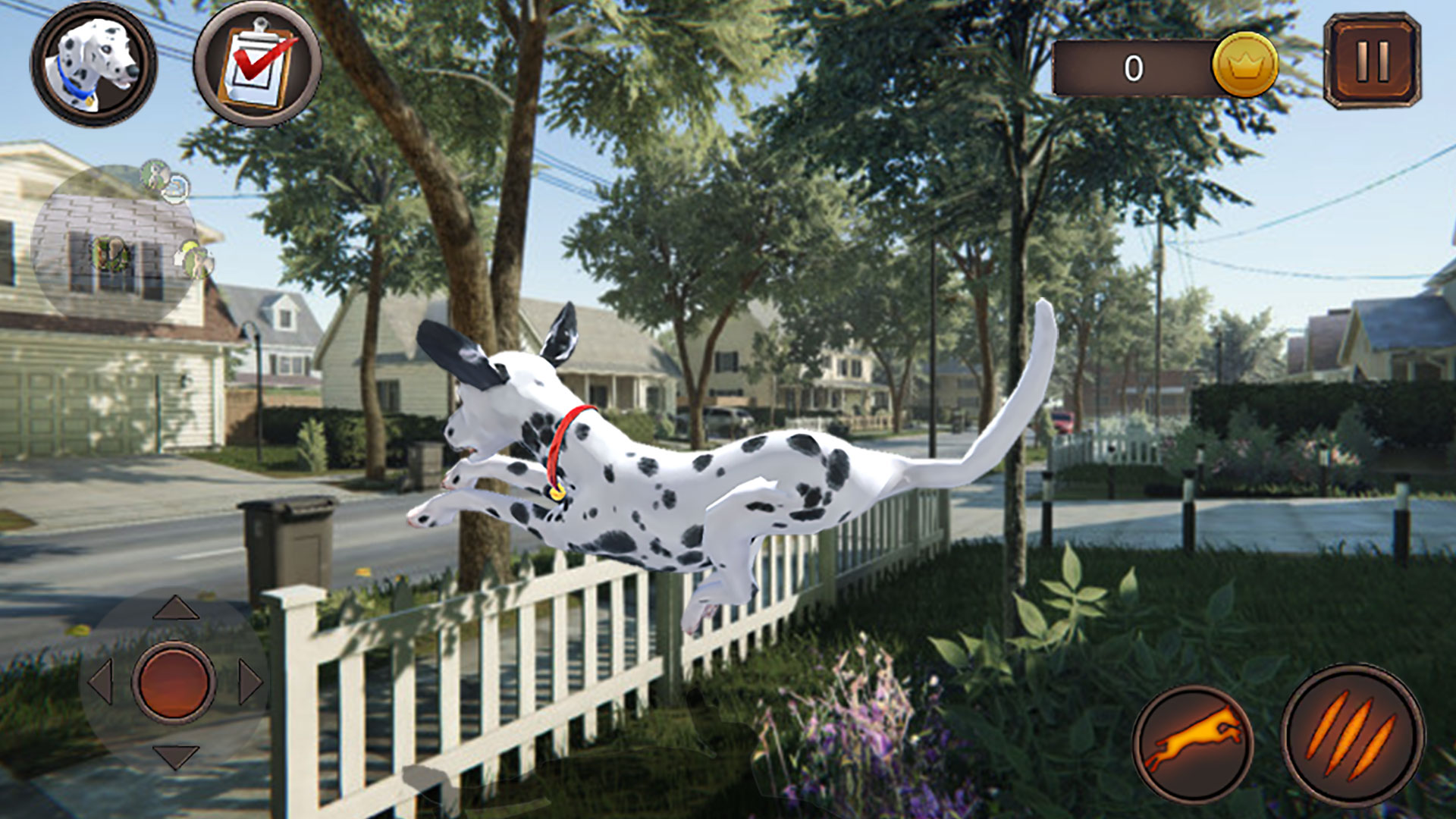
Task: Tap the dog marker on the minimap's top edge
Action: pyautogui.click(x=154, y=174)
